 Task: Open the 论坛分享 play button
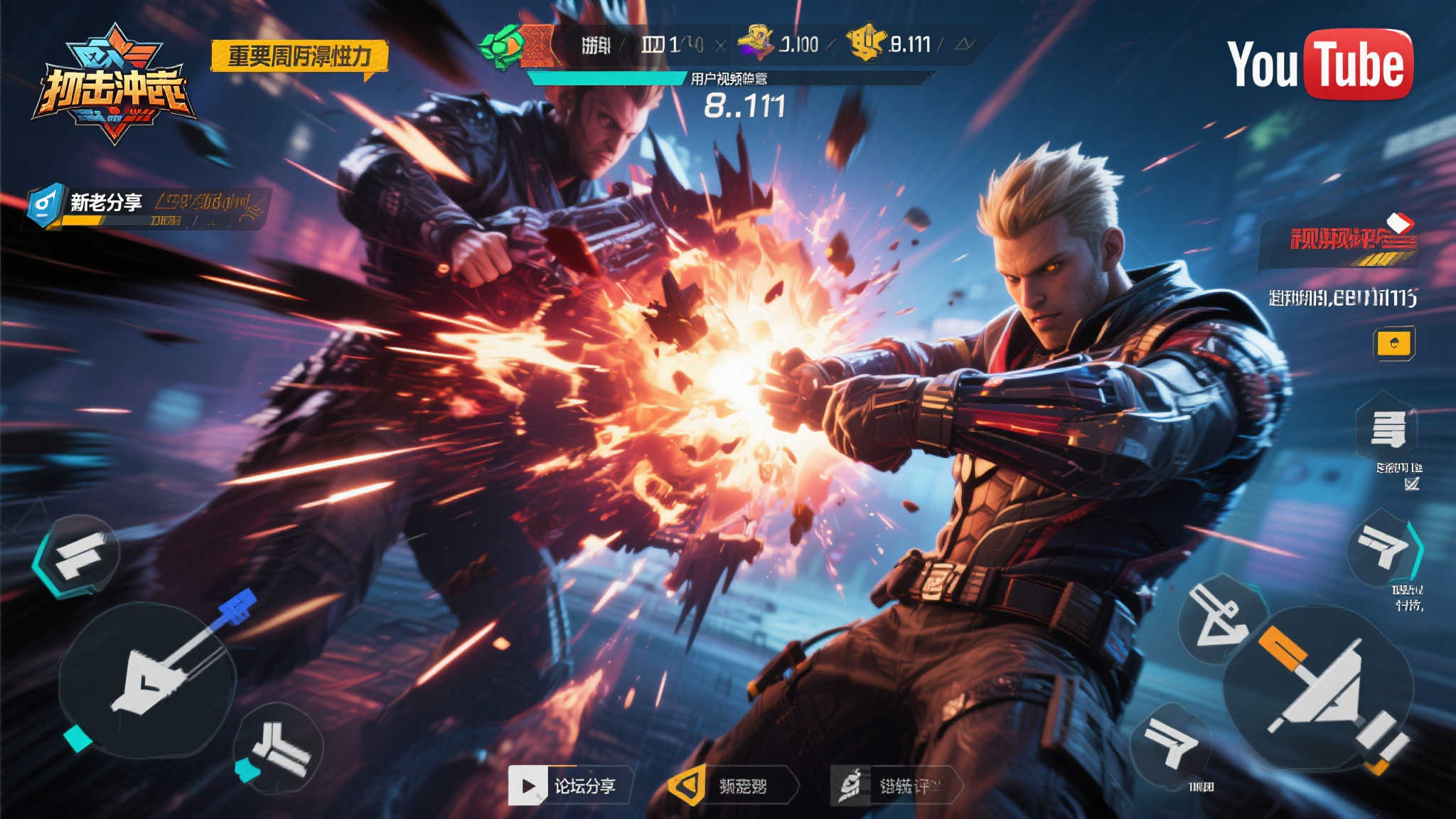(528, 786)
